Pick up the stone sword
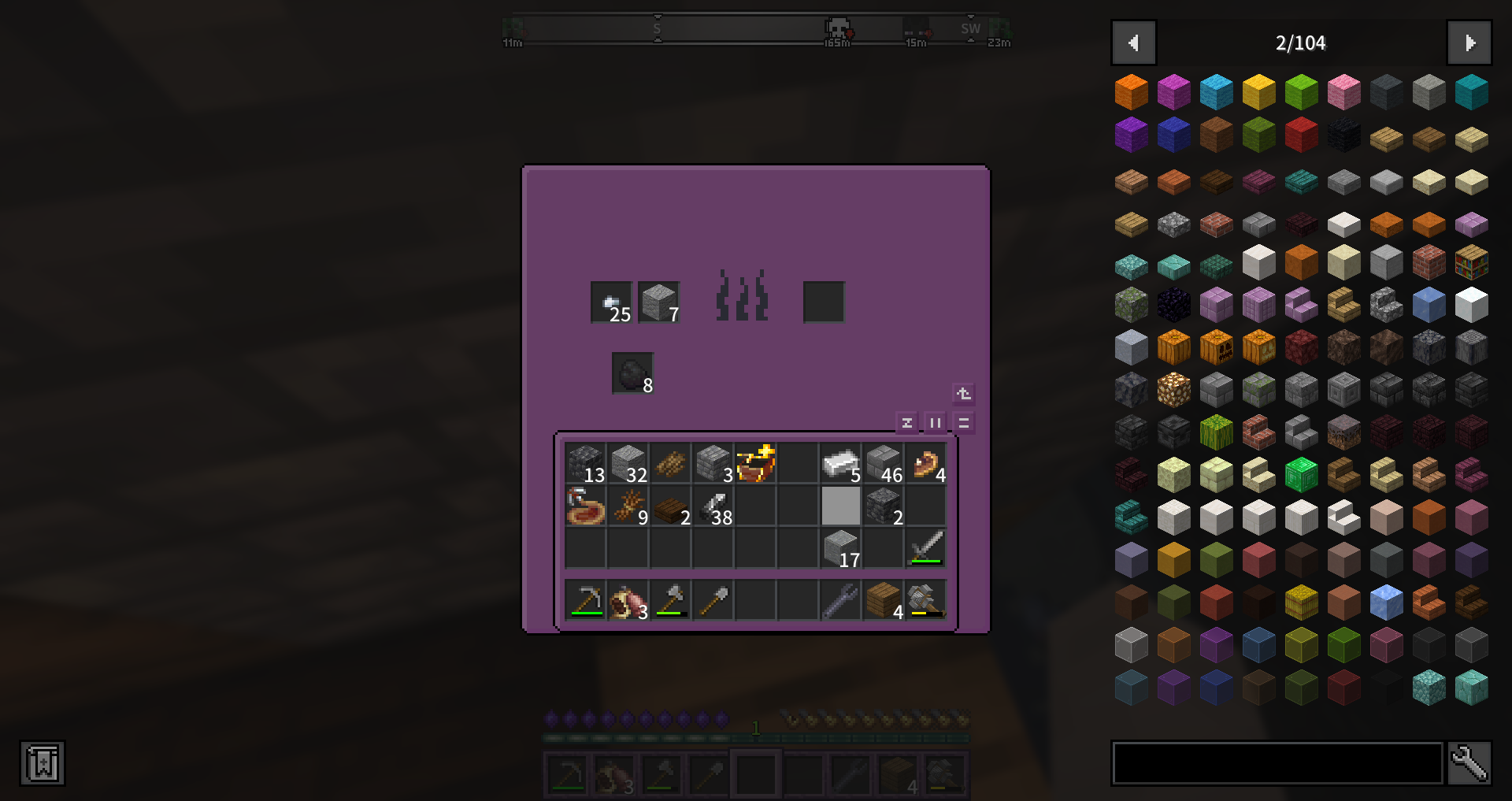 926,548
